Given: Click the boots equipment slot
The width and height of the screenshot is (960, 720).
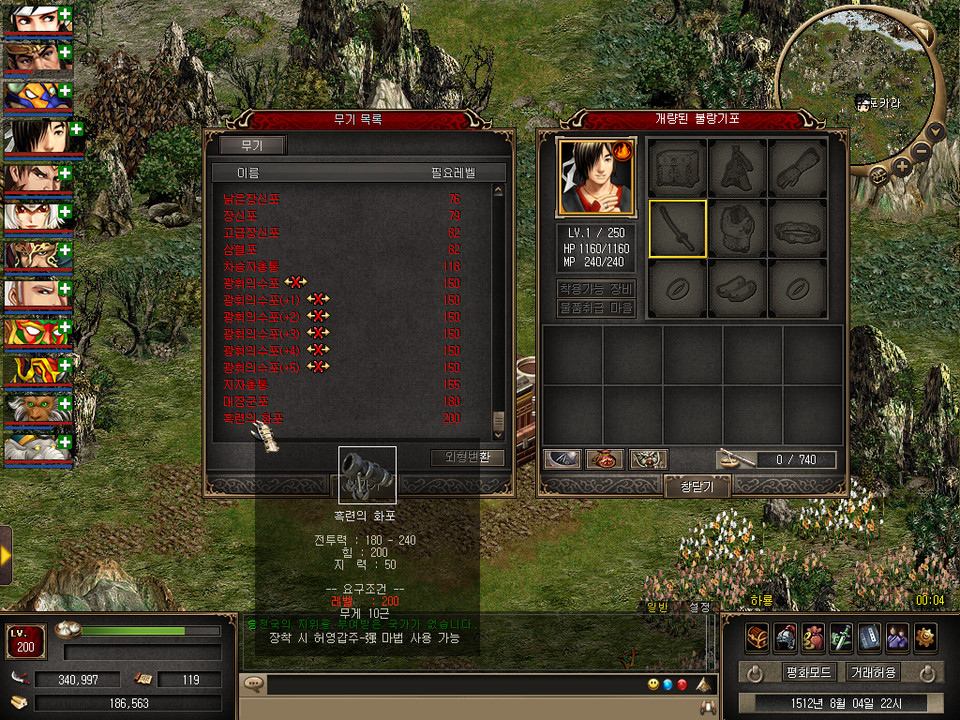Looking at the screenshot, I should tap(737, 289).
